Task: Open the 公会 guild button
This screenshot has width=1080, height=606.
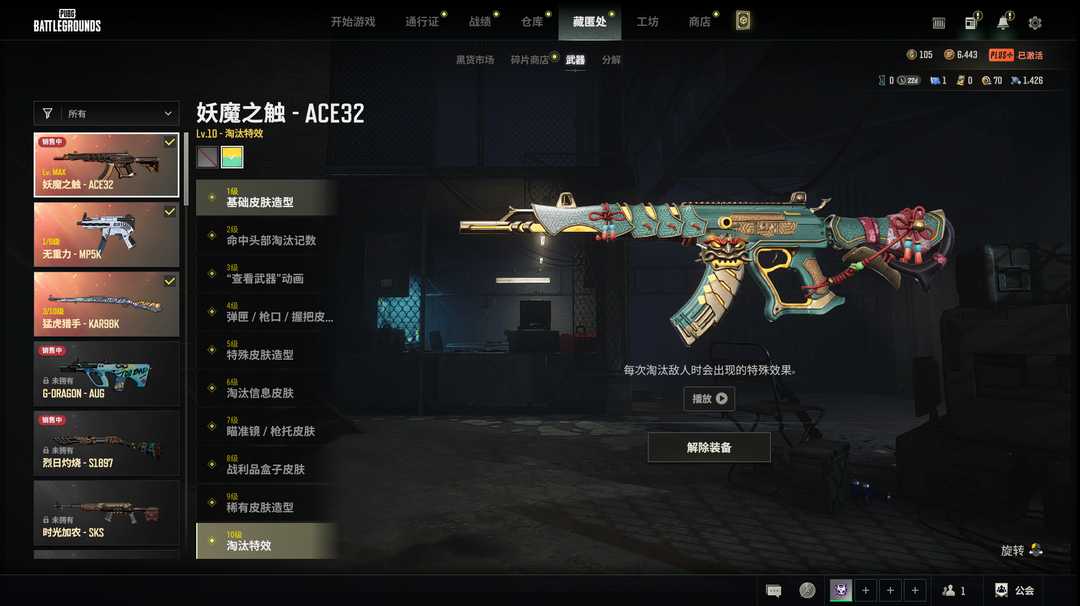Action: pyautogui.click(x=1014, y=591)
